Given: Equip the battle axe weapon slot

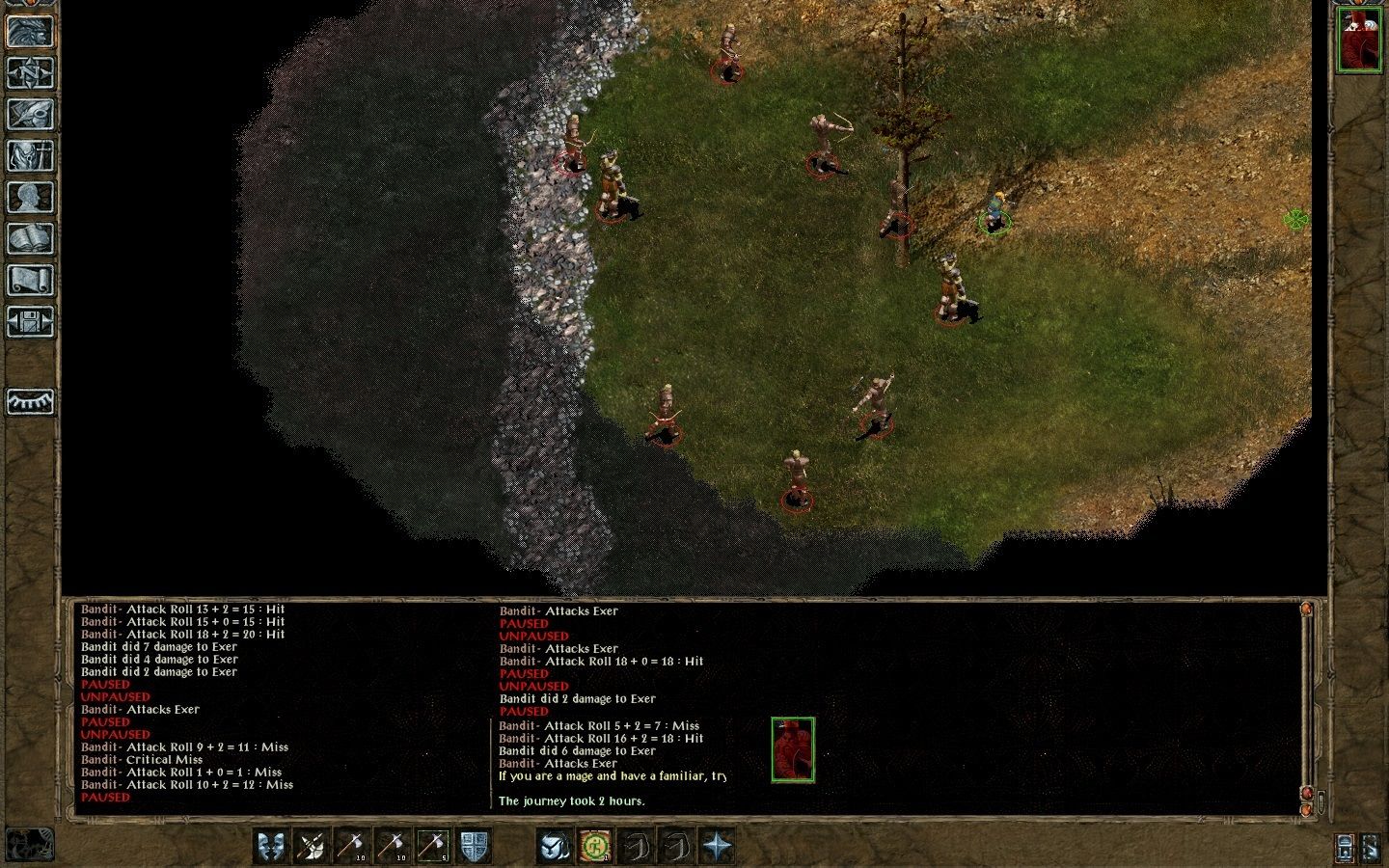Looking at the screenshot, I should coord(311,847).
